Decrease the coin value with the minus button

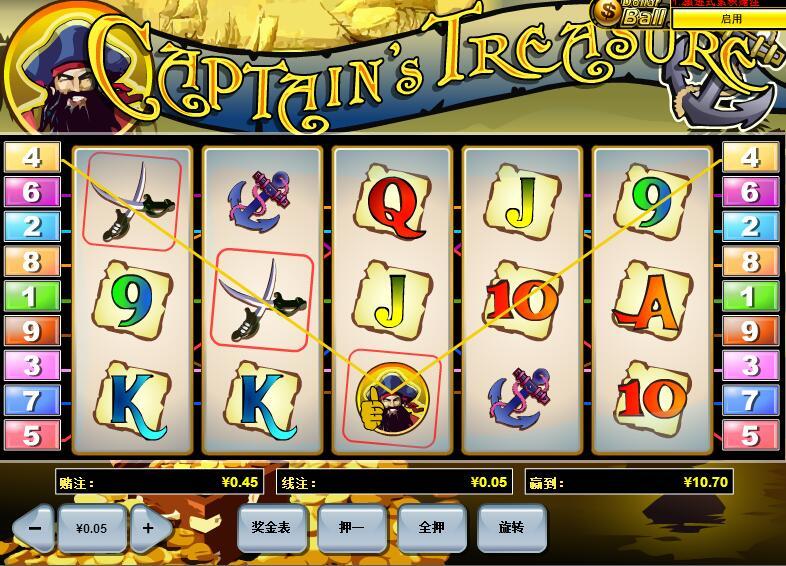(x=35, y=526)
